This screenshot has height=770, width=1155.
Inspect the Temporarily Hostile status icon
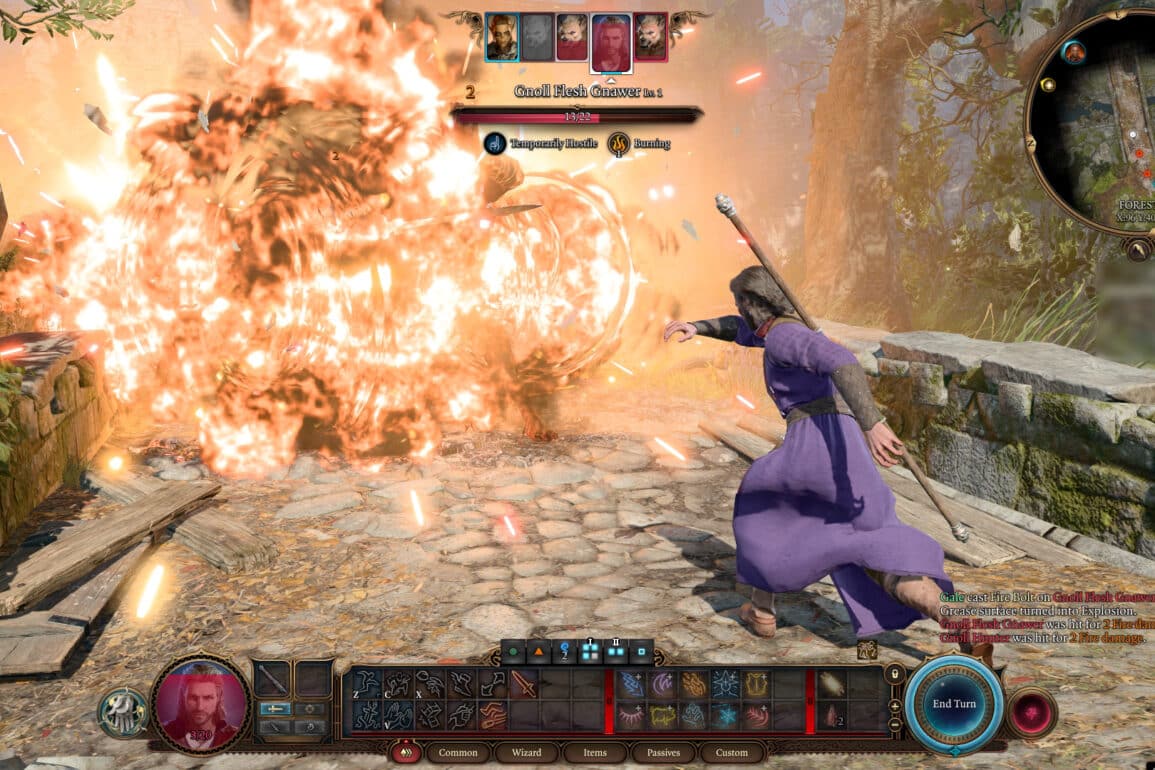point(495,144)
